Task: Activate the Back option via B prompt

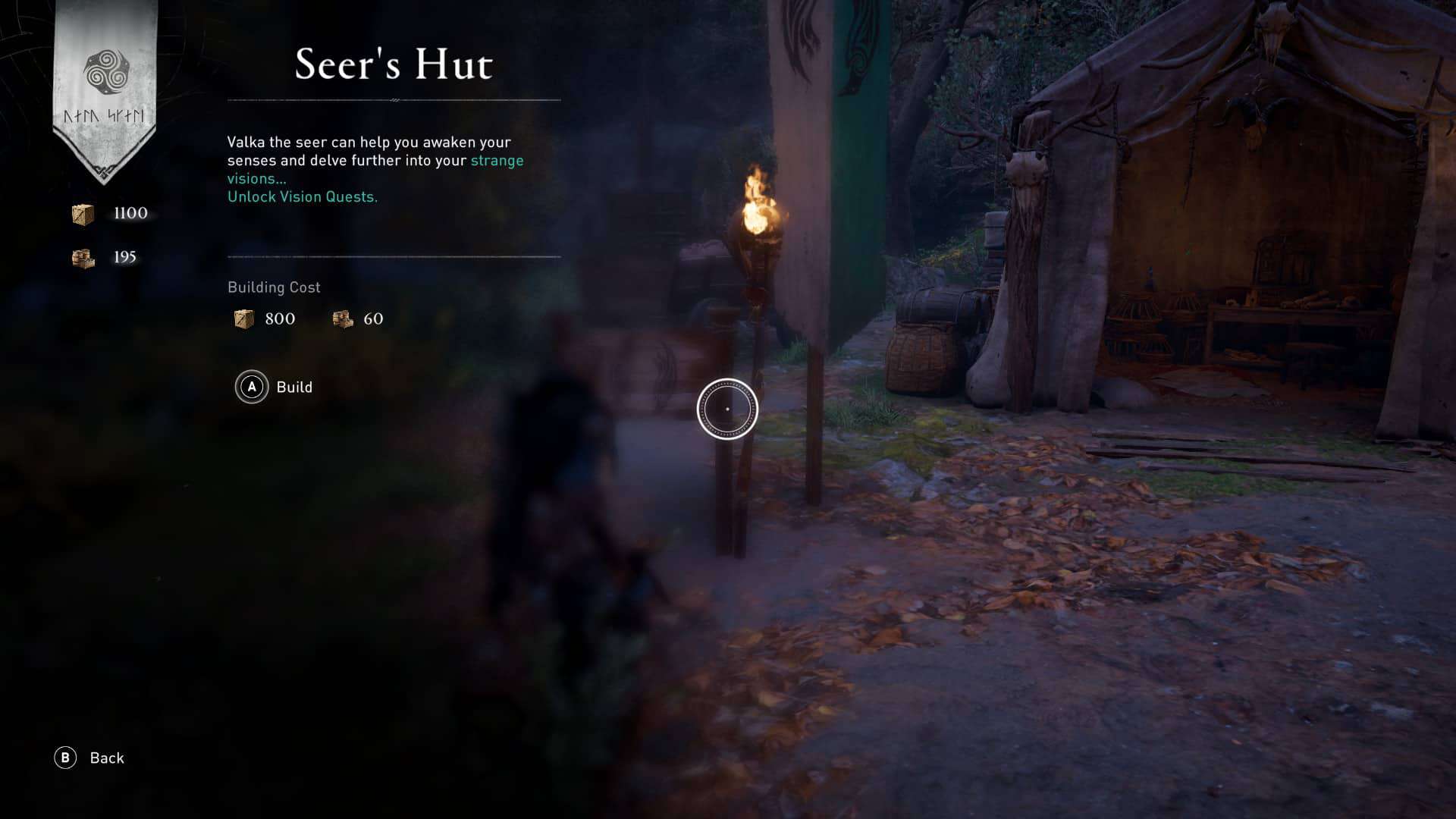Action: point(67,758)
